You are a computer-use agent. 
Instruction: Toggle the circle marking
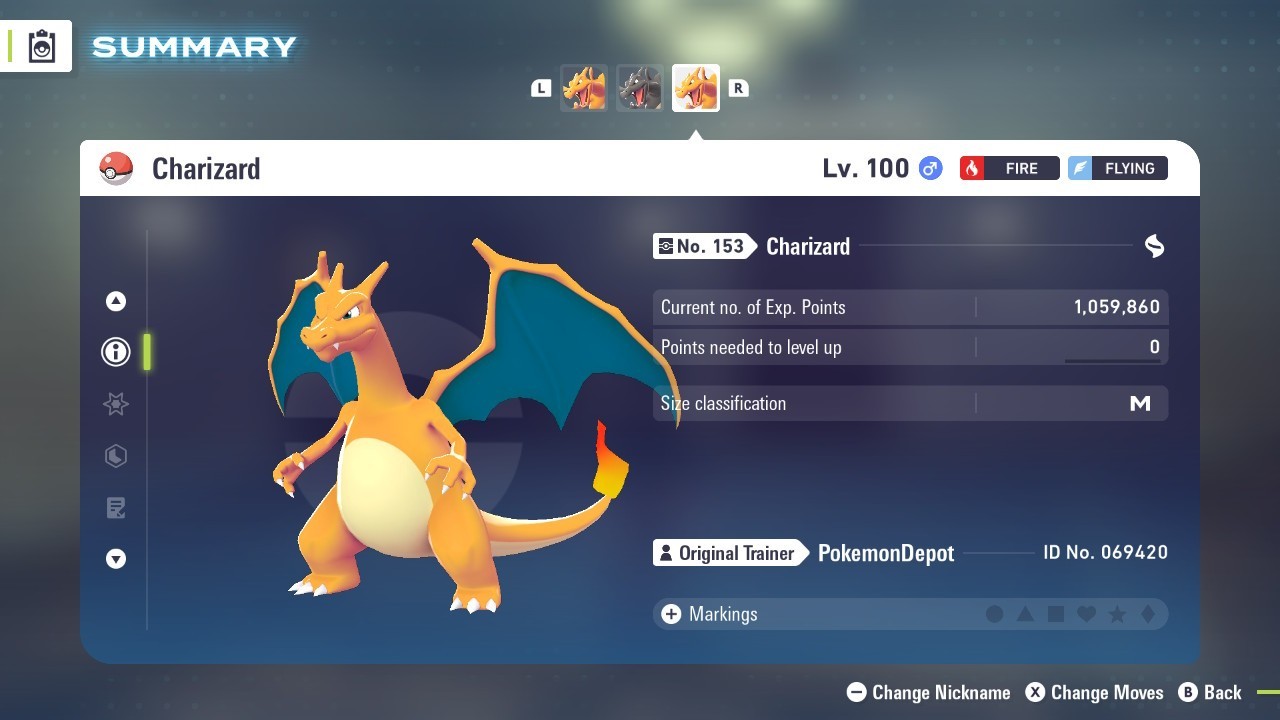click(994, 614)
